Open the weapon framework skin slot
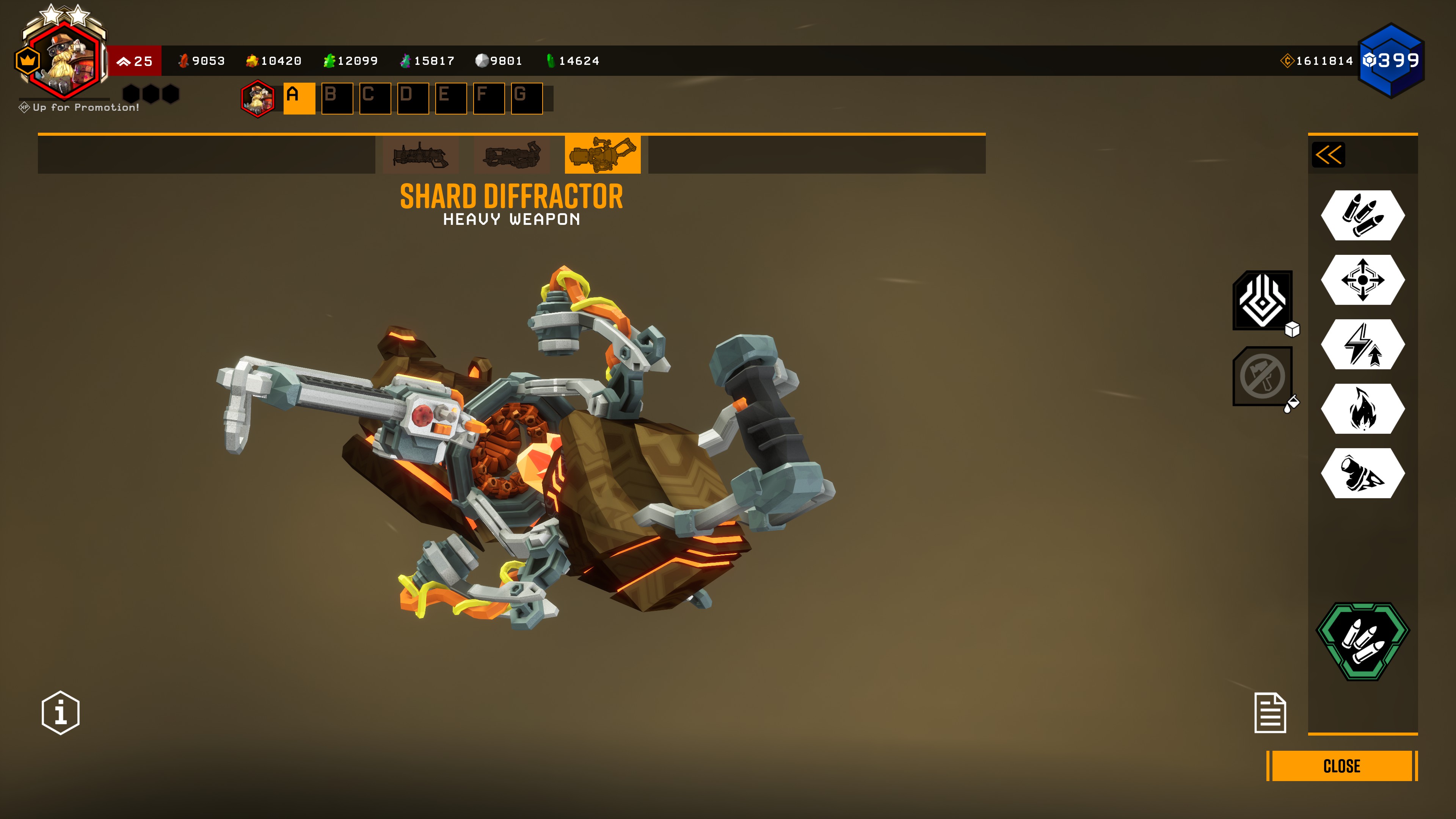1456x819 pixels. (x=1263, y=301)
